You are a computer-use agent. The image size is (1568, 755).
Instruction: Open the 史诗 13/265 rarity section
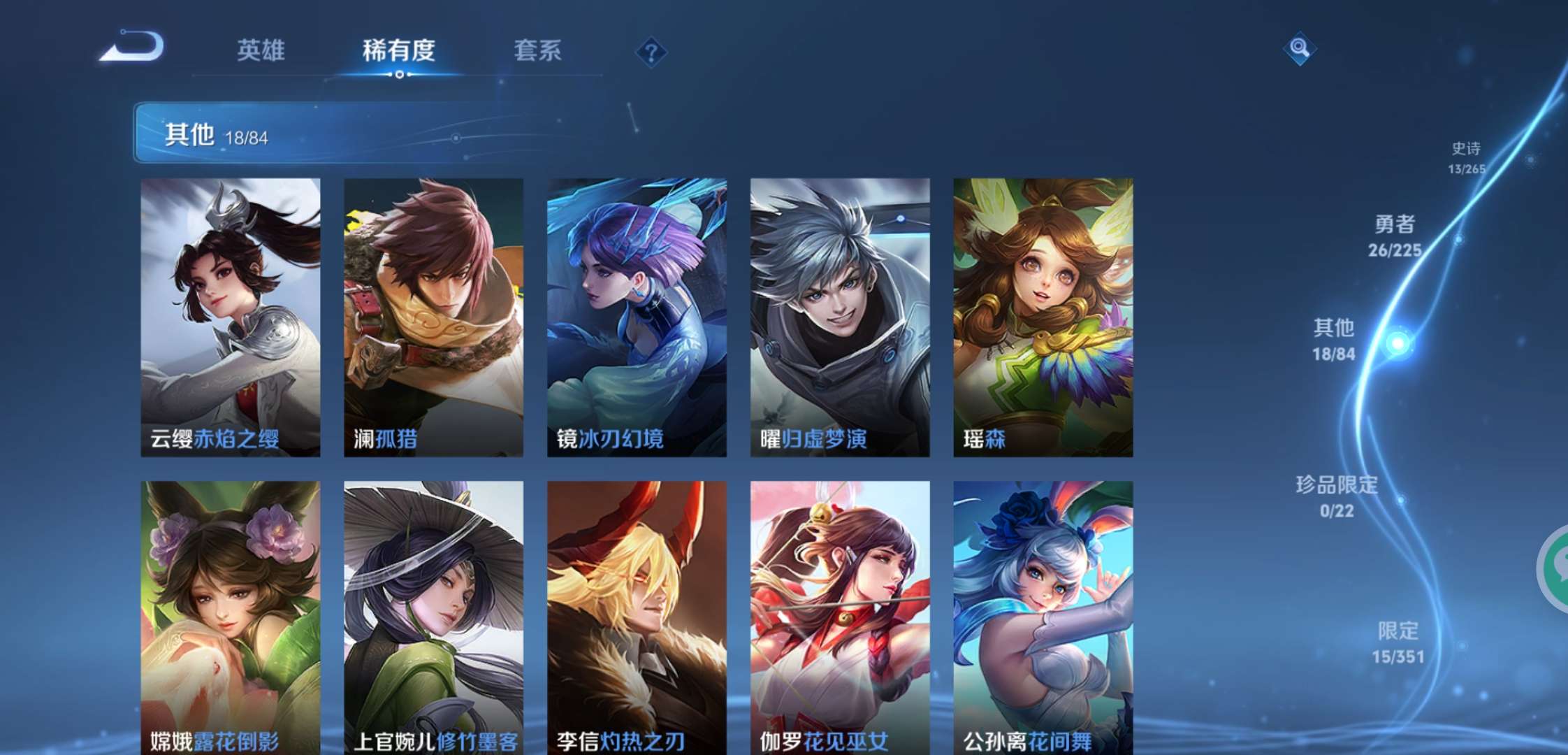1467,157
